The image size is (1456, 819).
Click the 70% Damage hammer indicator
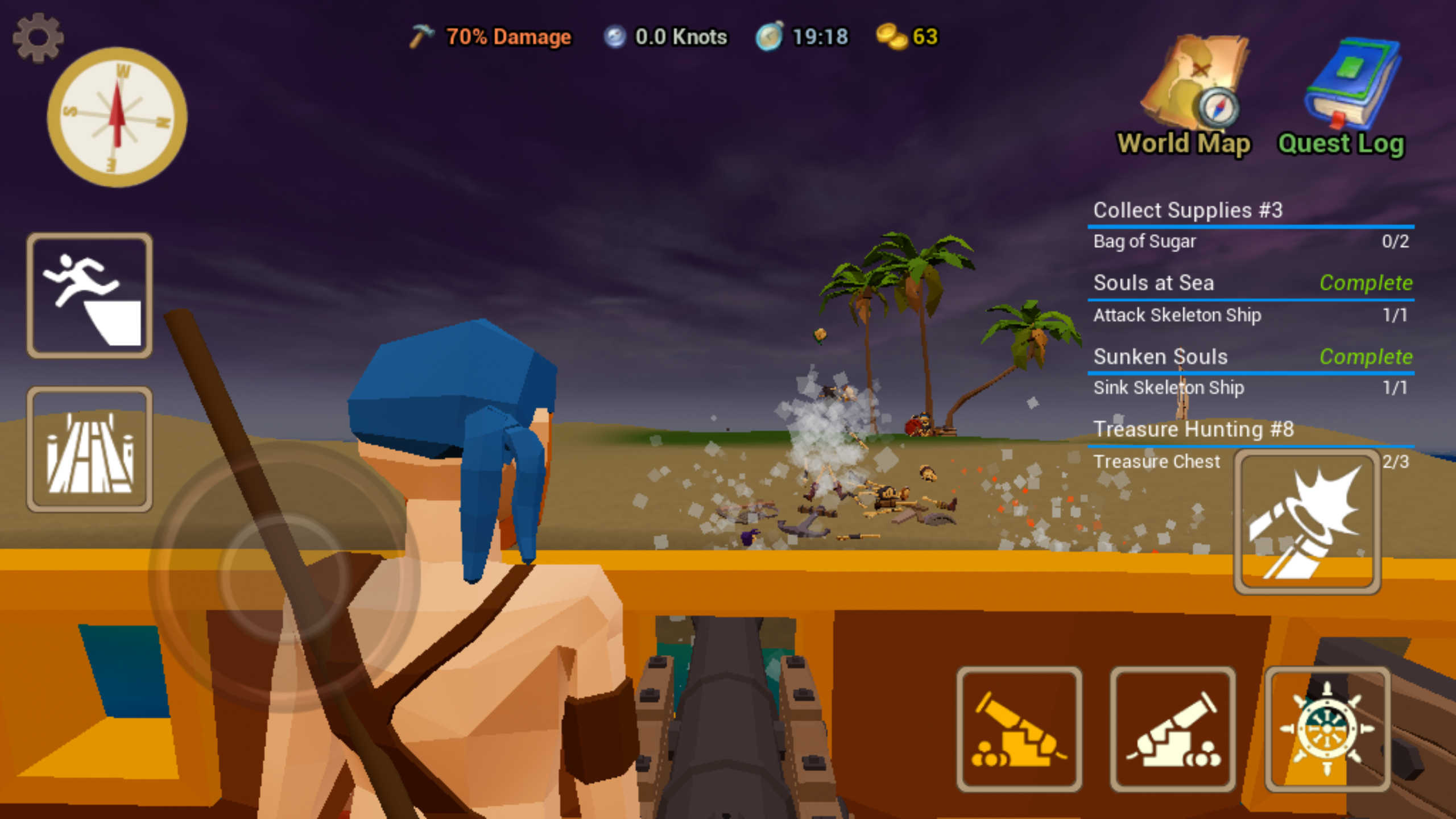tap(489, 36)
